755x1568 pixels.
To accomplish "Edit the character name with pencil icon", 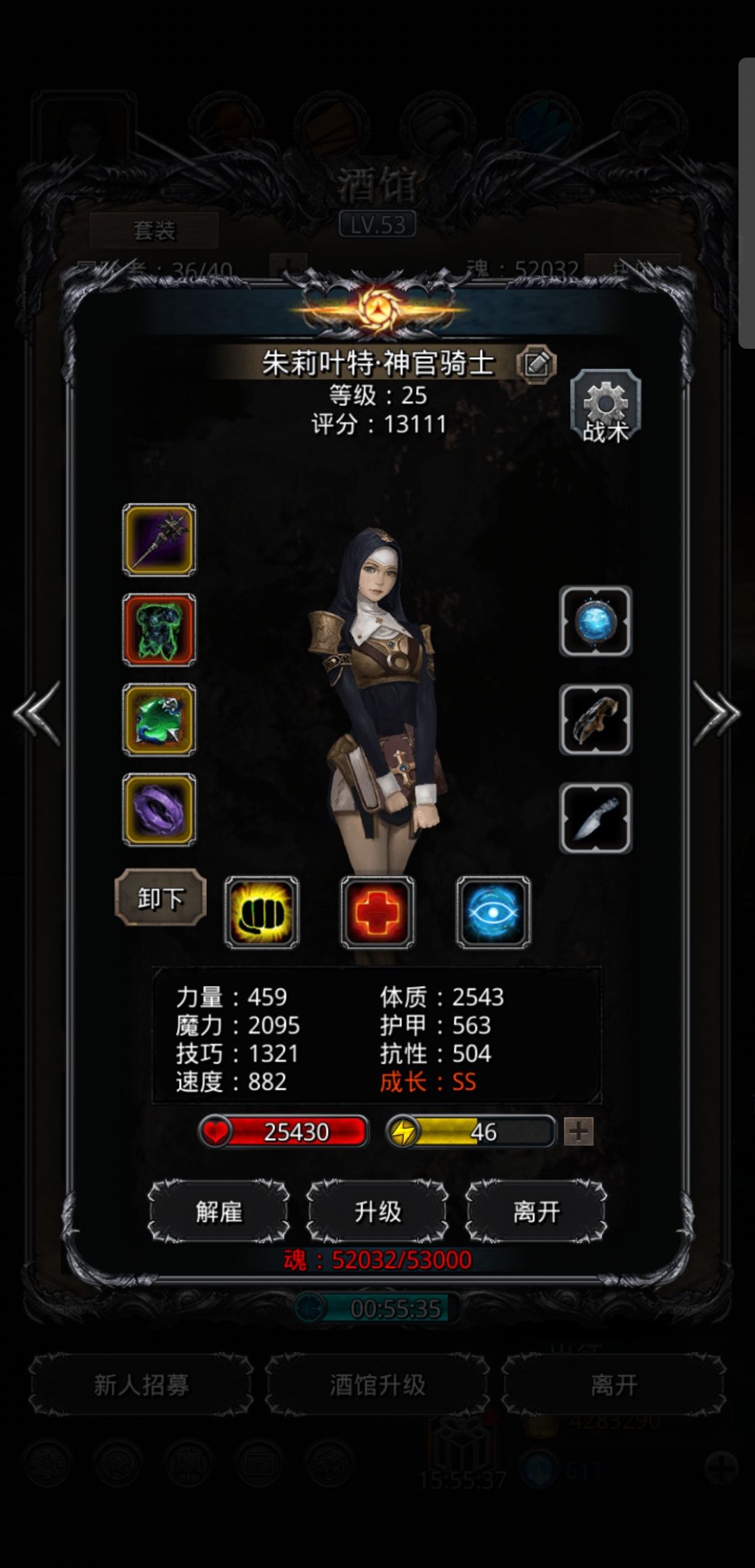I will pyautogui.click(x=536, y=363).
